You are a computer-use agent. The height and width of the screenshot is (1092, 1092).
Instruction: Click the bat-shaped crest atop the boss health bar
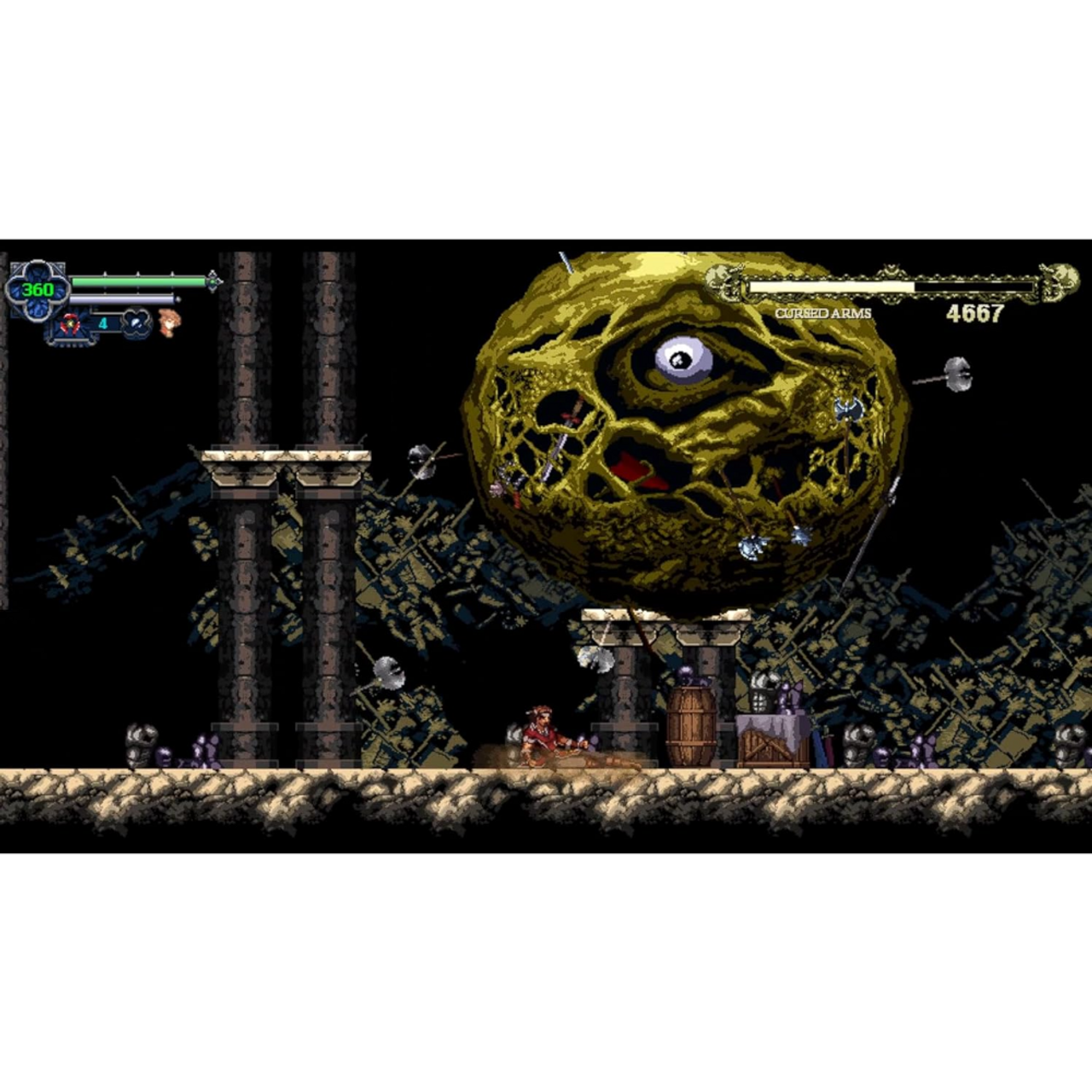pos(890,270)
